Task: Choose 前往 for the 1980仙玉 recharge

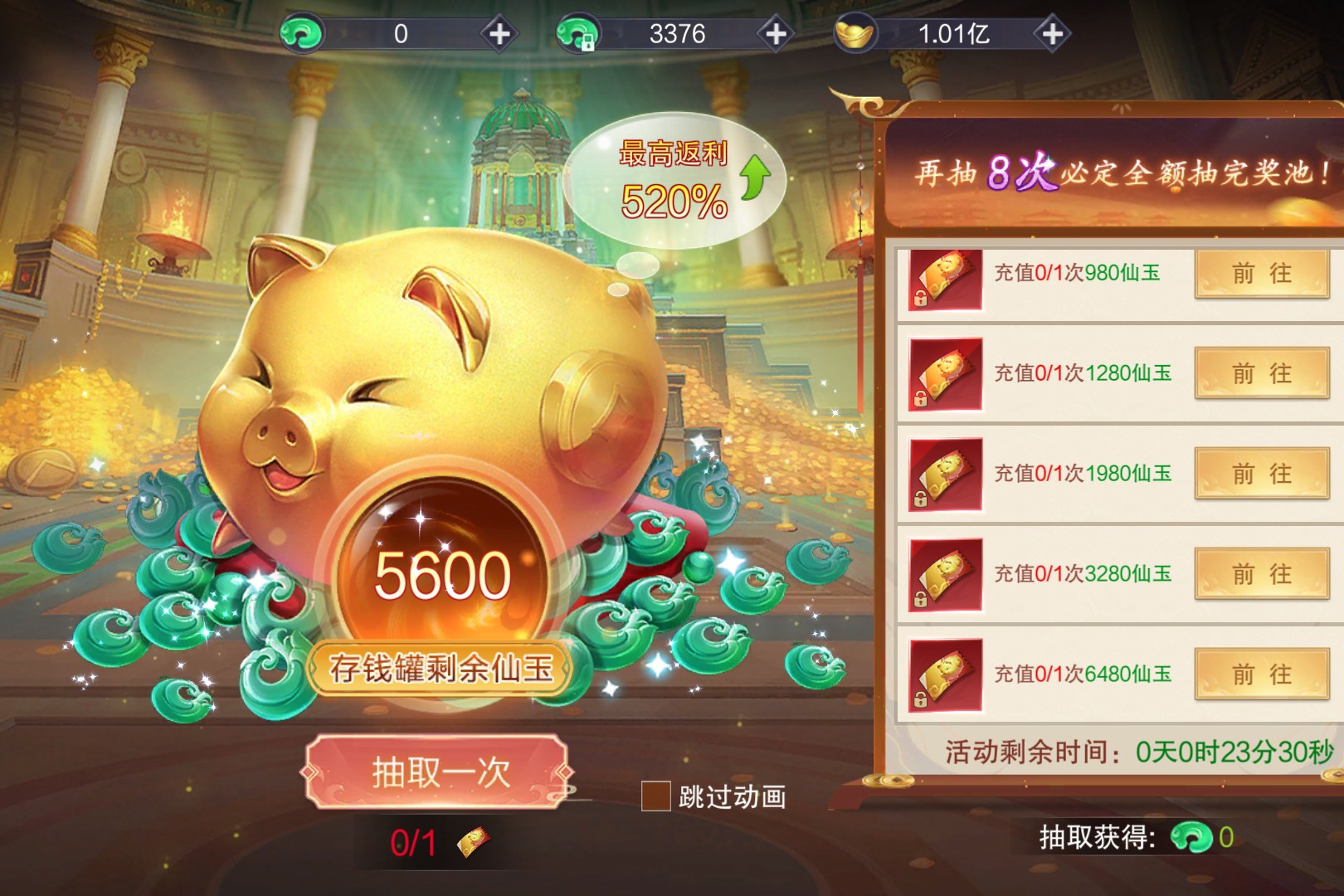Action: click(1261, 474)
